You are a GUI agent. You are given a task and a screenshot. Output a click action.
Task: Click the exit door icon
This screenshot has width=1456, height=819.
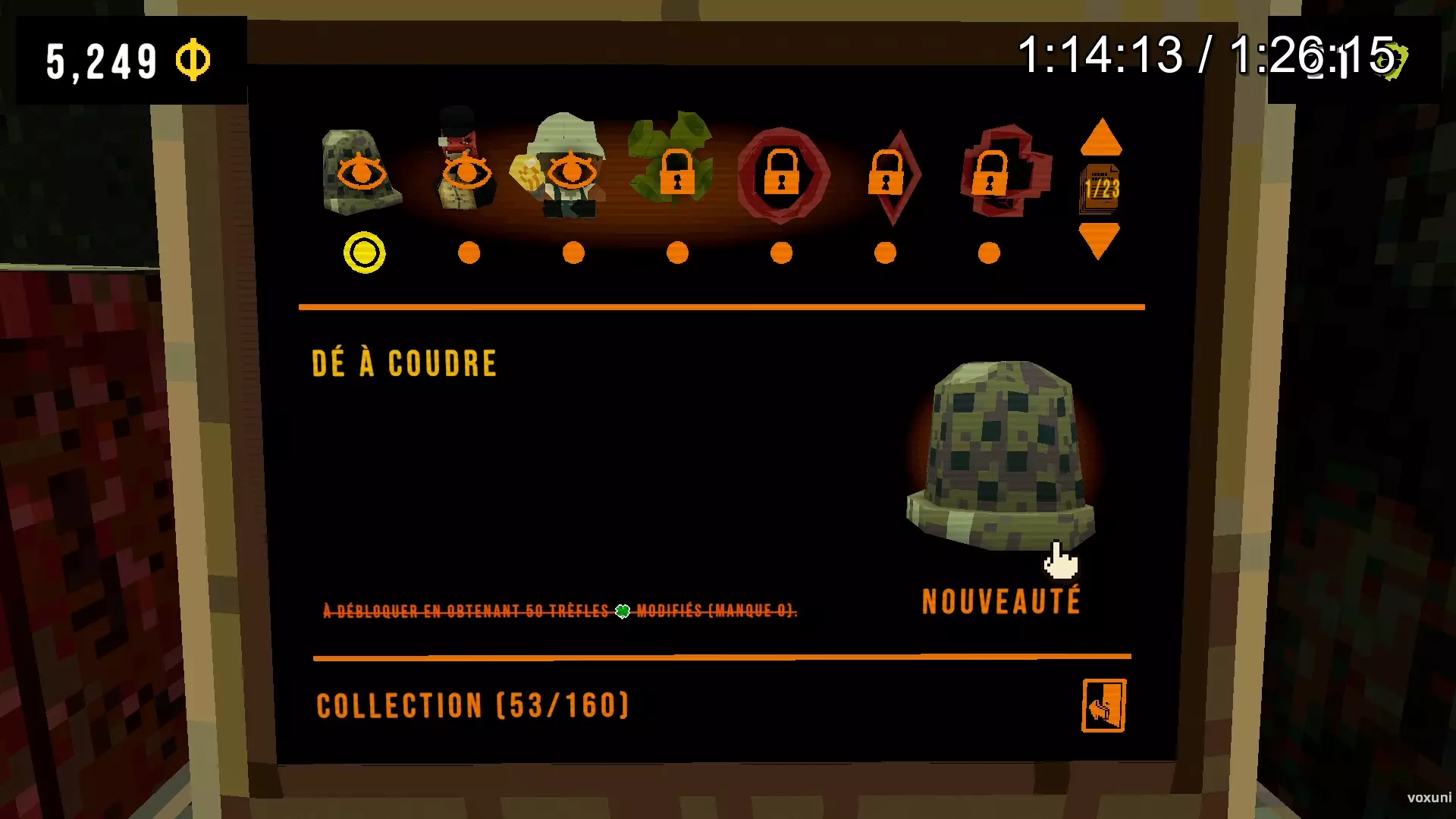pyautogui.click(x=1104, y=707)
